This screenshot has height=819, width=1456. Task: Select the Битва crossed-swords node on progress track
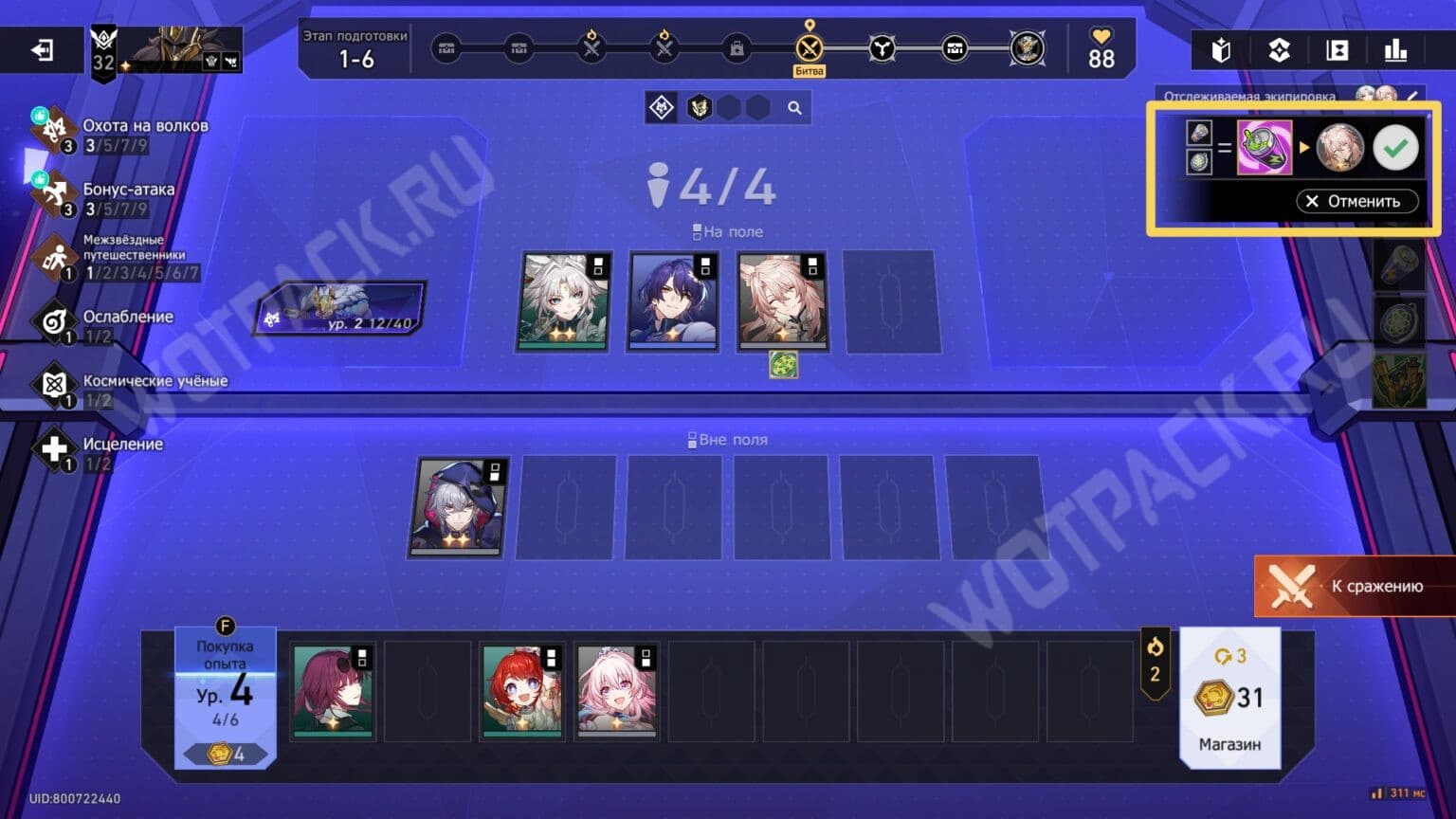tap(809, 45)
